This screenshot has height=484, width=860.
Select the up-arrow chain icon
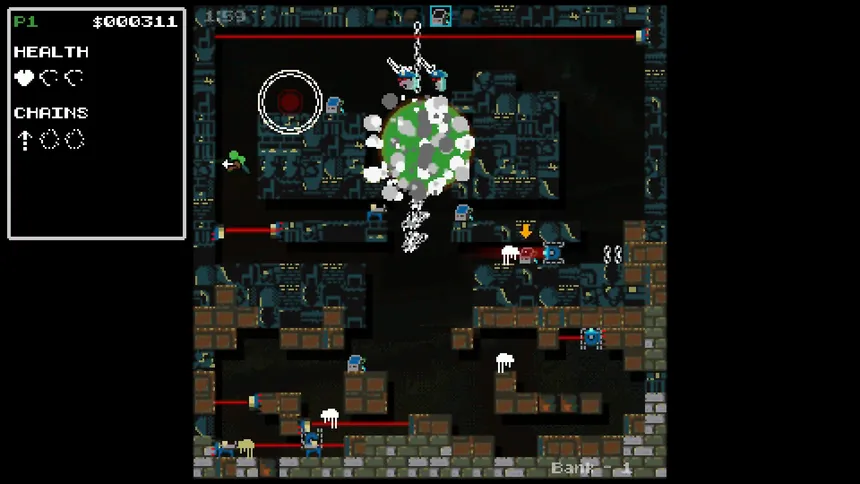click(x=24, y=140)
